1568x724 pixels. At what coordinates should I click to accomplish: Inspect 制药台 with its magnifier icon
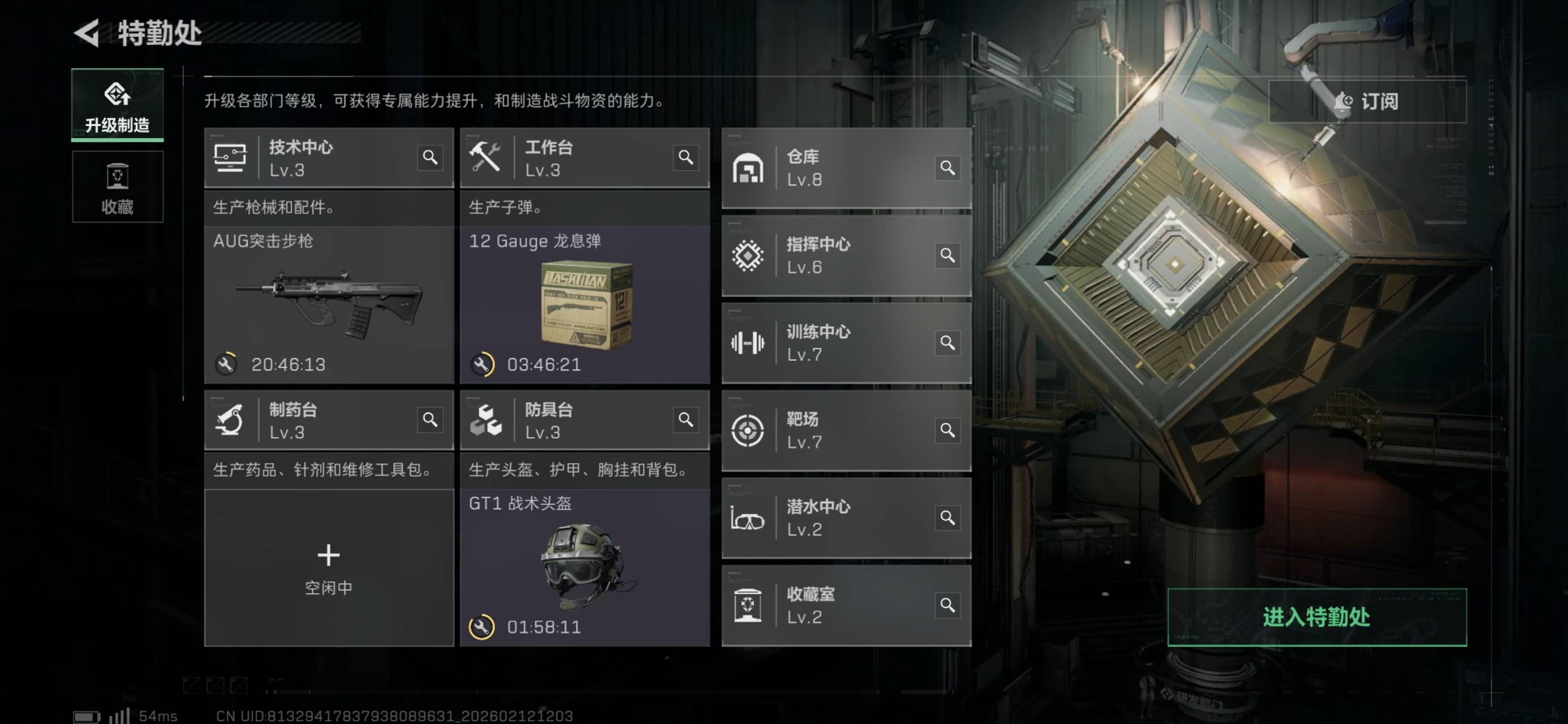[x=430, y=420]
